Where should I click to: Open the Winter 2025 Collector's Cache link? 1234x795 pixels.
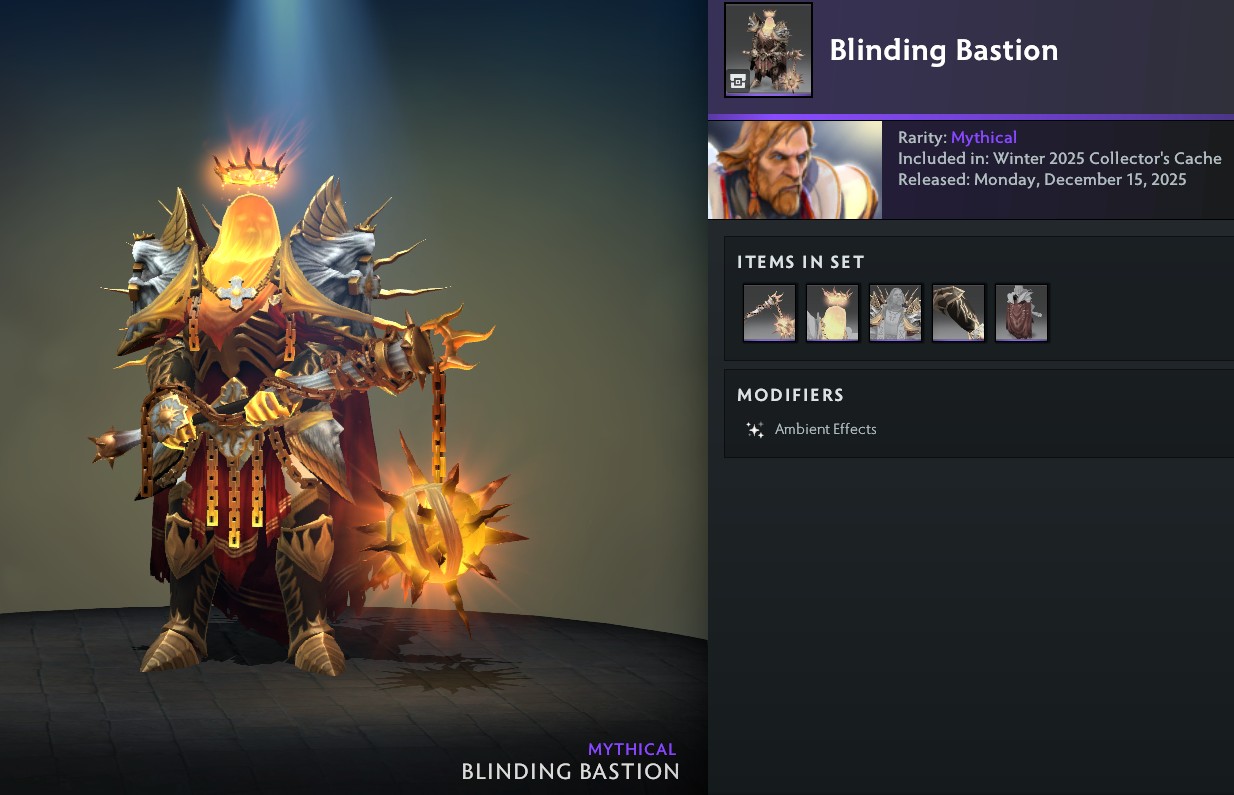click(1107, 158)
